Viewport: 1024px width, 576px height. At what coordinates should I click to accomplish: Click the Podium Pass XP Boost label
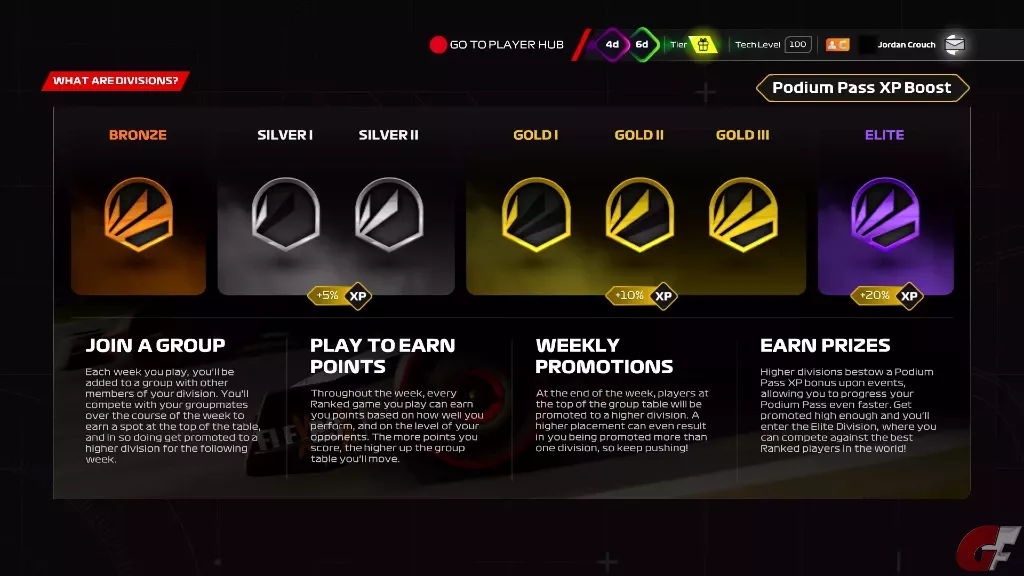click(x=862, y=88)
